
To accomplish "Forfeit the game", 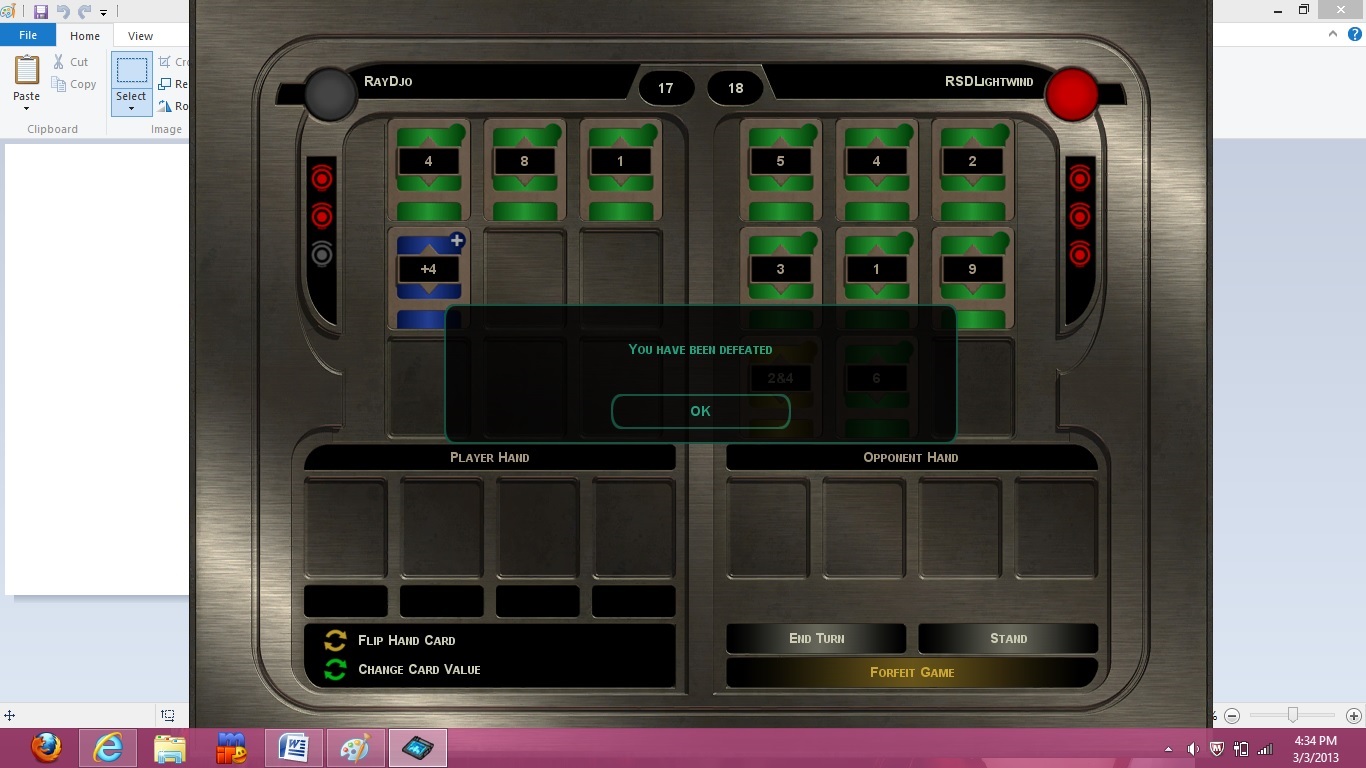I will (912, 672).
